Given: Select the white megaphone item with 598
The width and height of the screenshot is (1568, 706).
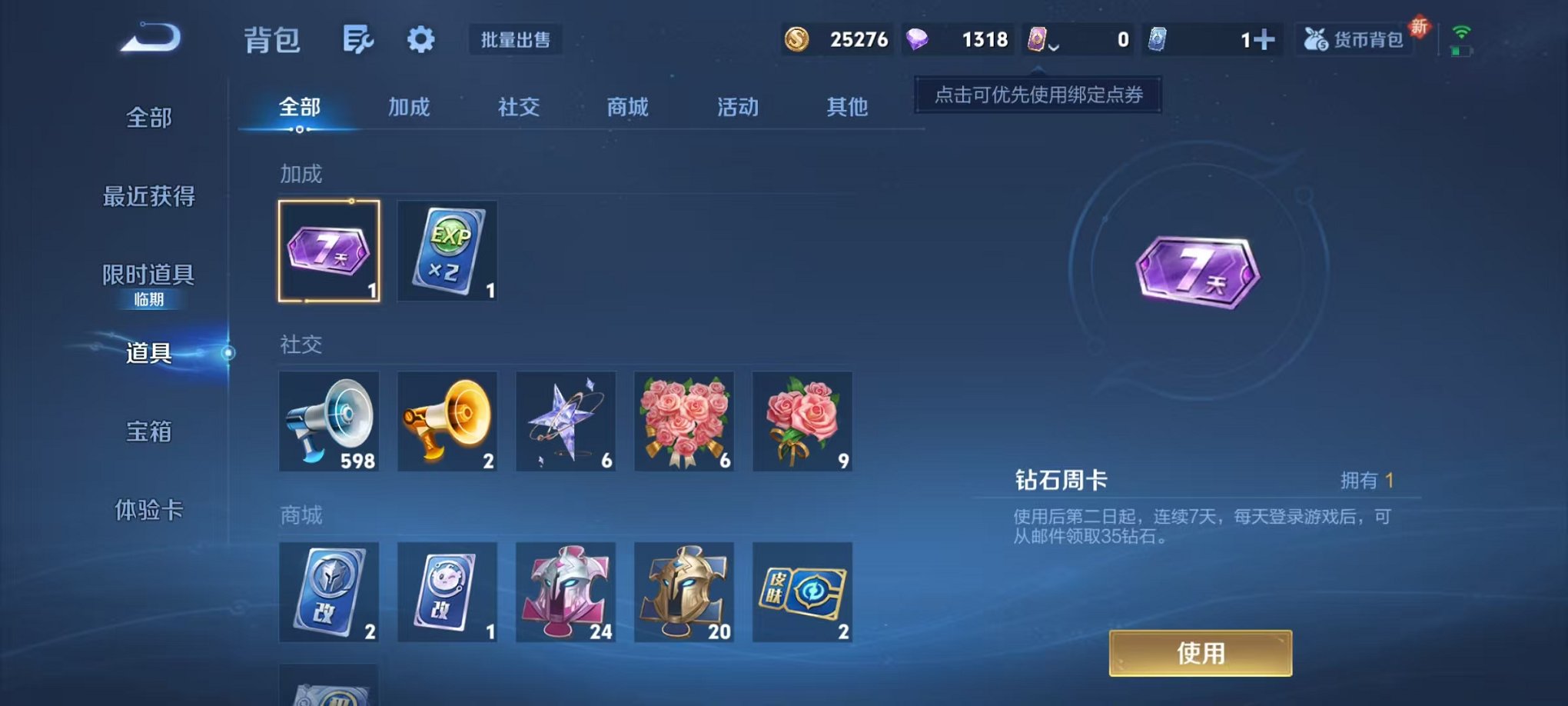Looking at the screenshot, I should point(329,421).
